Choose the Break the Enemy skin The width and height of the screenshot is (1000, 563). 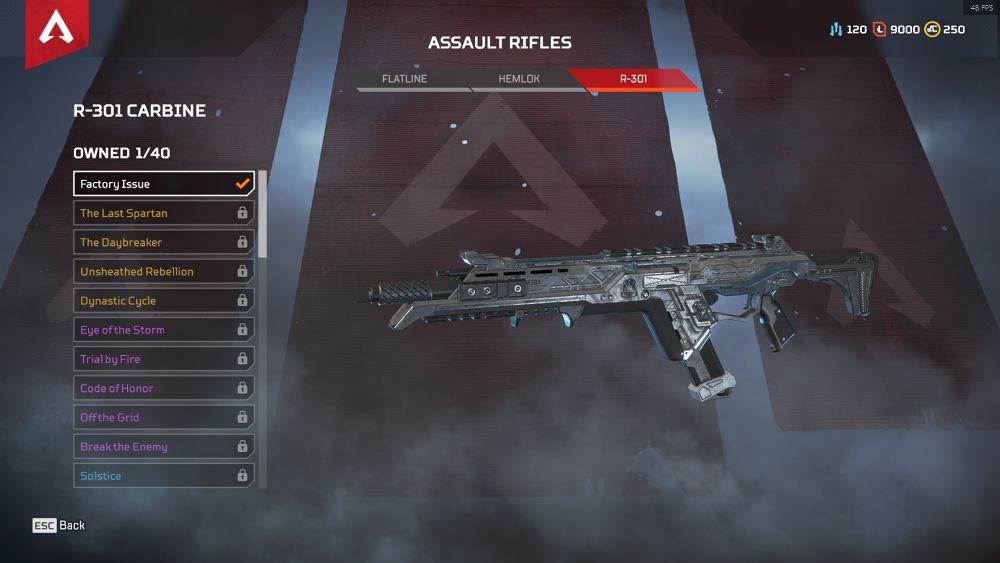coord(164,447)
